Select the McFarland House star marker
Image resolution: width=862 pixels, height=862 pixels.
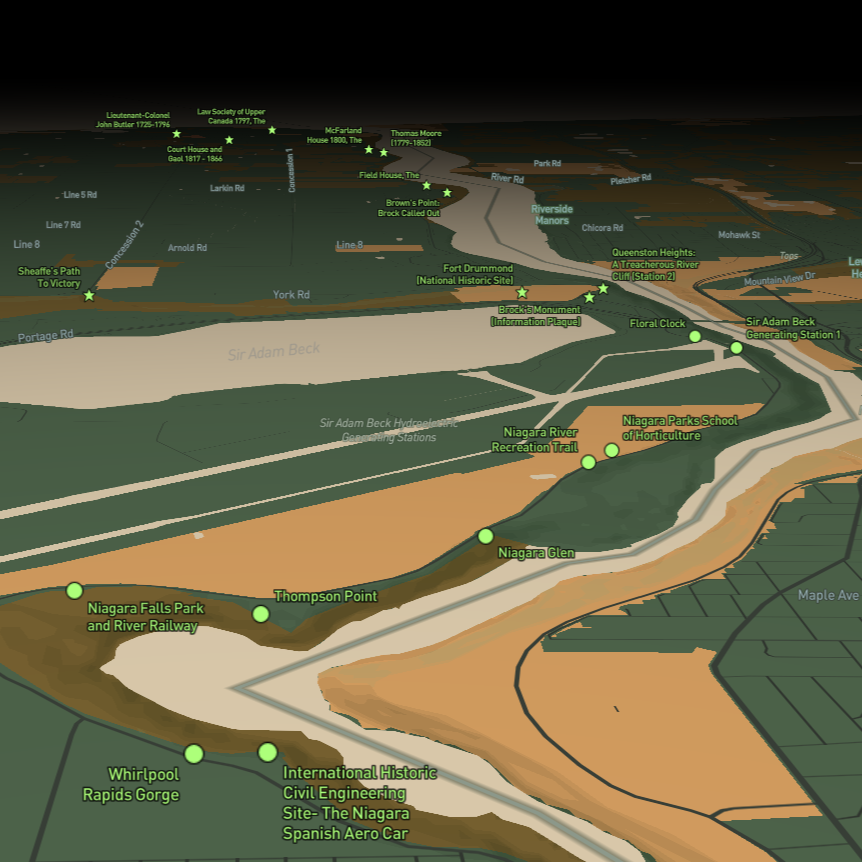369,150
